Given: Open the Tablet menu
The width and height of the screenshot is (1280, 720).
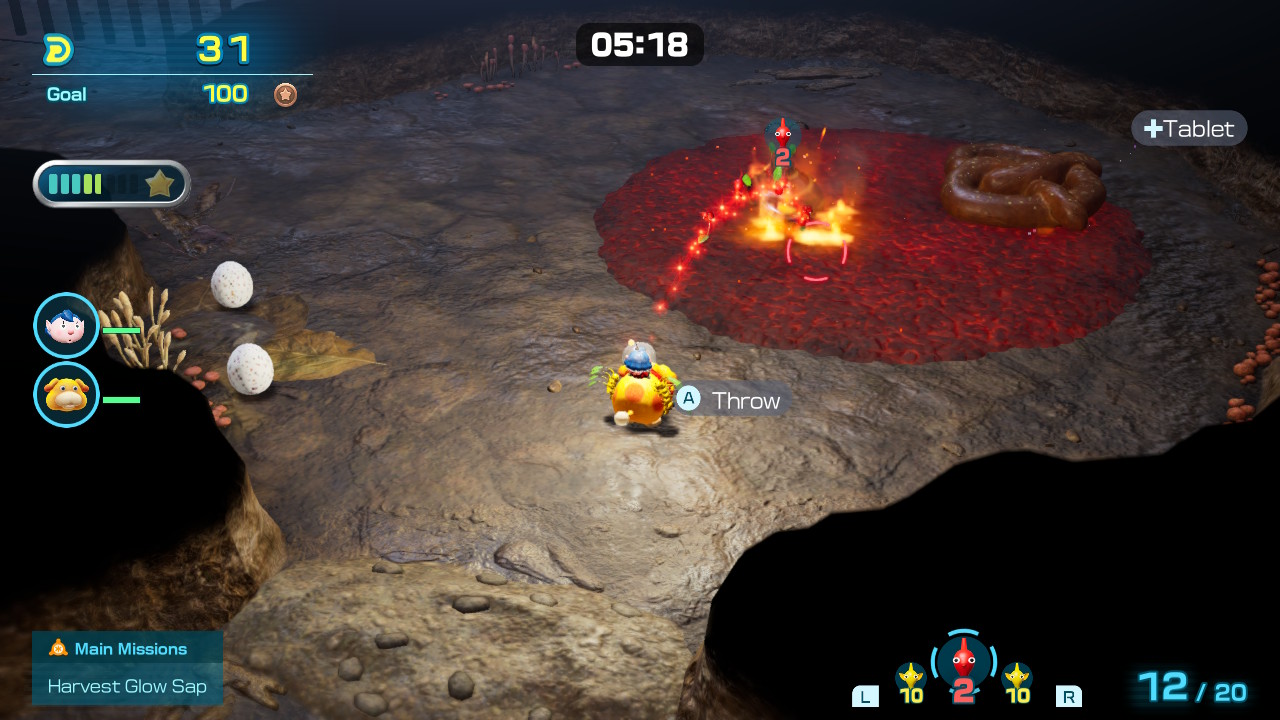Looking at the screenshot, I should pos(1189,128).
